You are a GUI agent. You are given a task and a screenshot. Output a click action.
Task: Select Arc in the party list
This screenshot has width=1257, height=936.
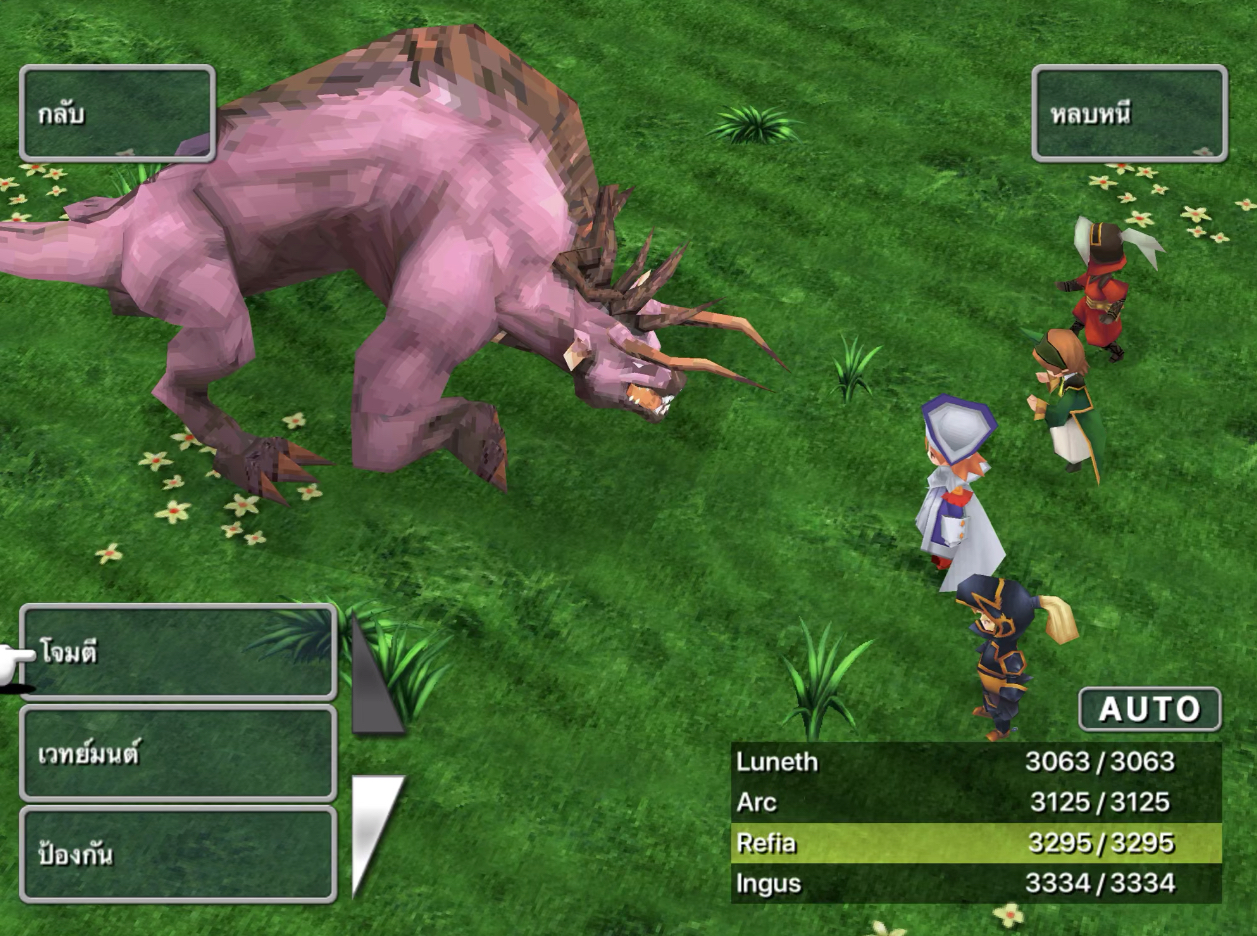[x=976, y=802]
